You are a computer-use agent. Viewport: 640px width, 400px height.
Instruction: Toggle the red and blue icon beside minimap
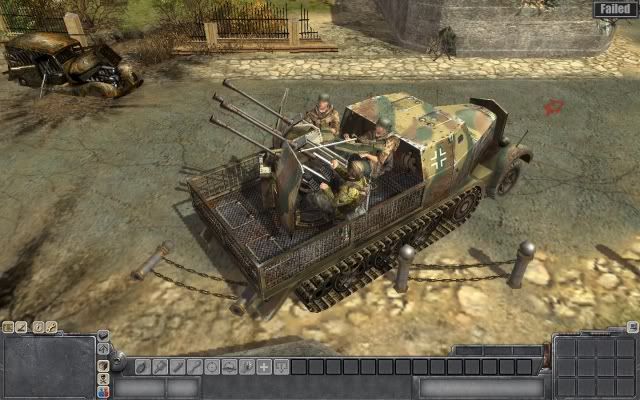103,393
